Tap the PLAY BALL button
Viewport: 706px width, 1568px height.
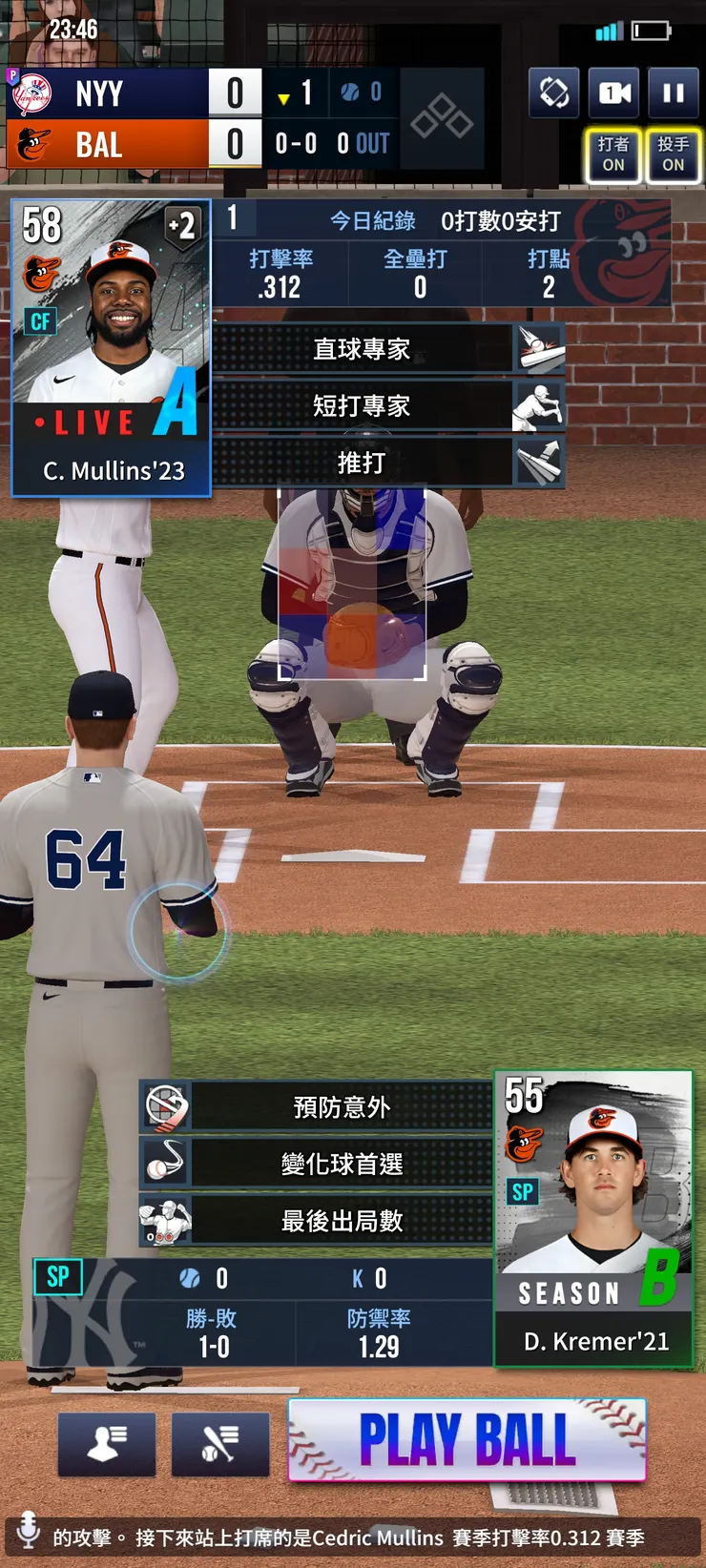(x=467, y=1439)
